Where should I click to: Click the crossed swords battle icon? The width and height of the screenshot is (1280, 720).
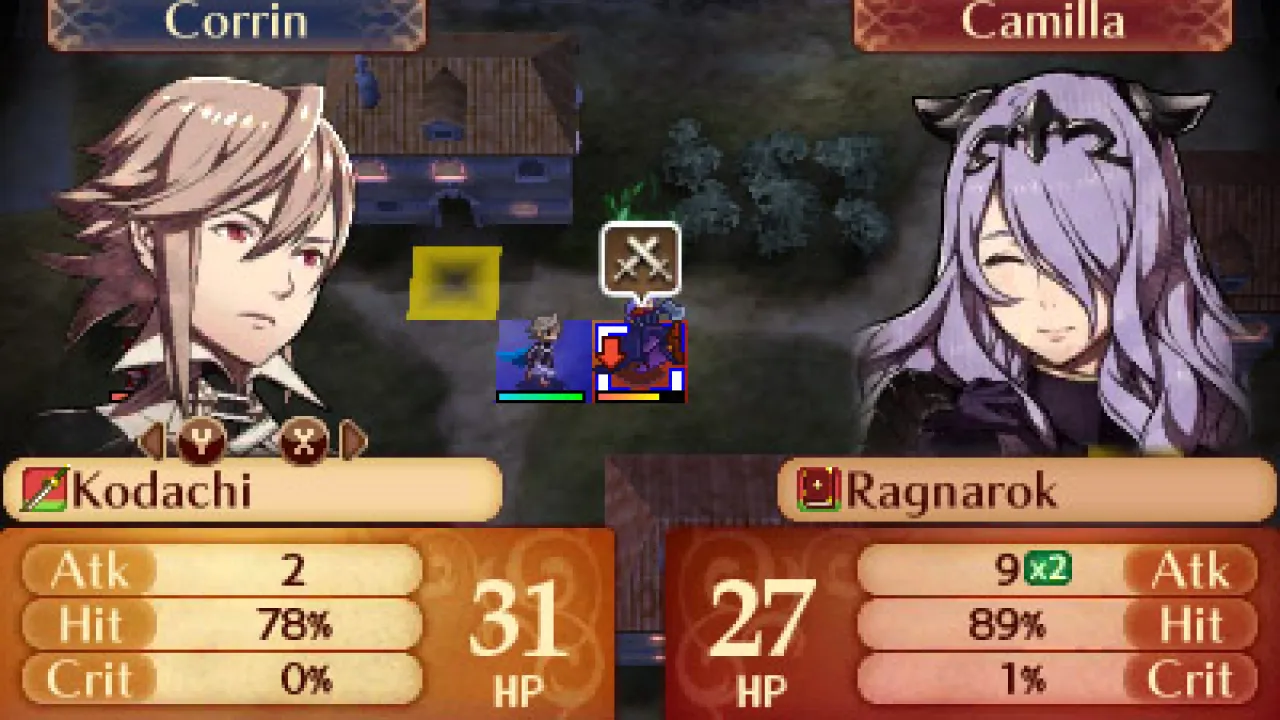click(x=640, y=258)
